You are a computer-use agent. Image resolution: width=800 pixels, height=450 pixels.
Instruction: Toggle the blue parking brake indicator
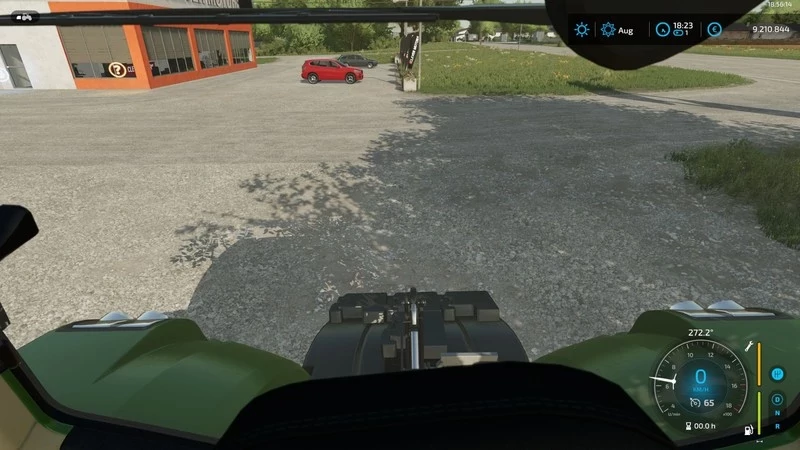tap(777, 374)
